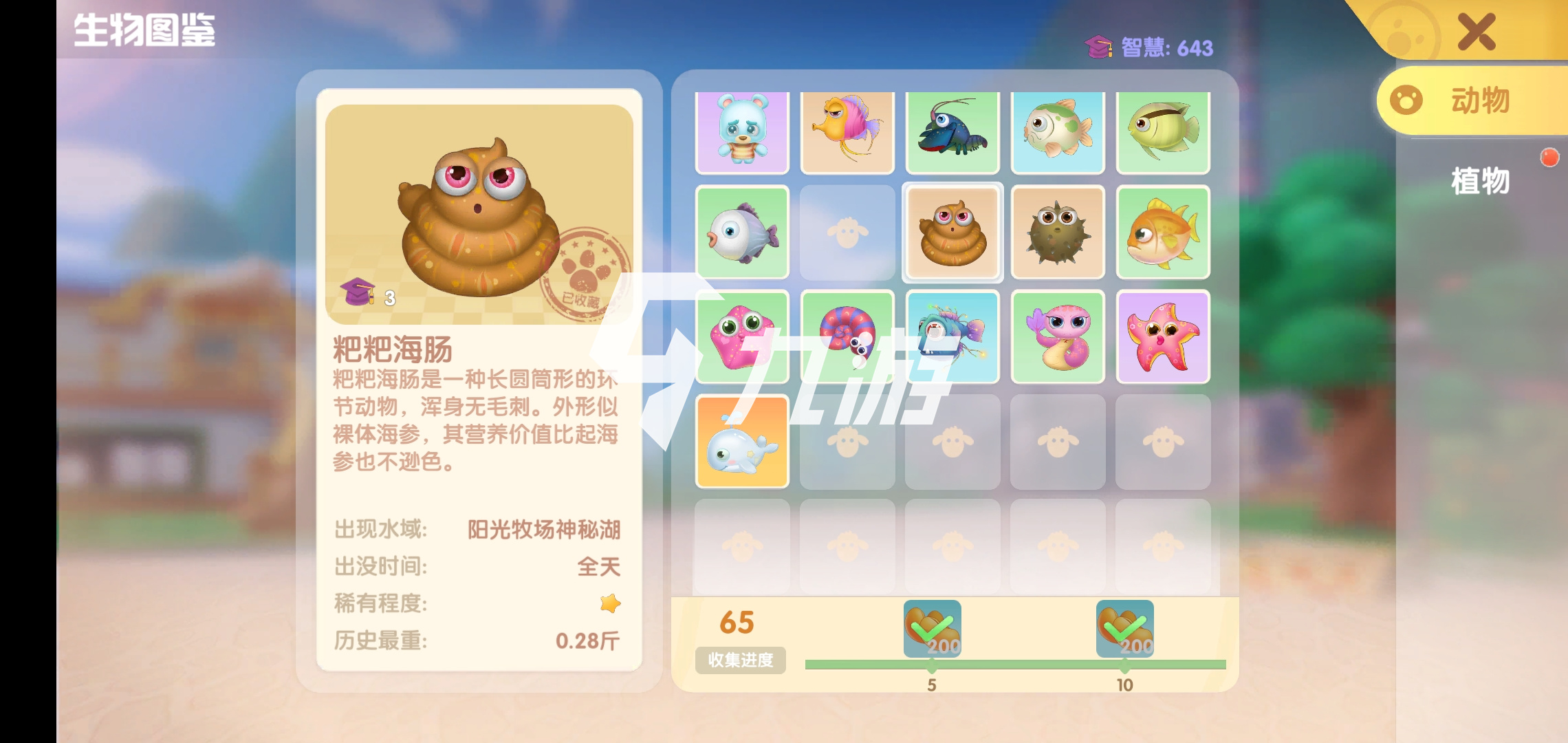The image size is (1568, 743).
Task: Claim the reward at milestone 5
Action: pos(930,627)
